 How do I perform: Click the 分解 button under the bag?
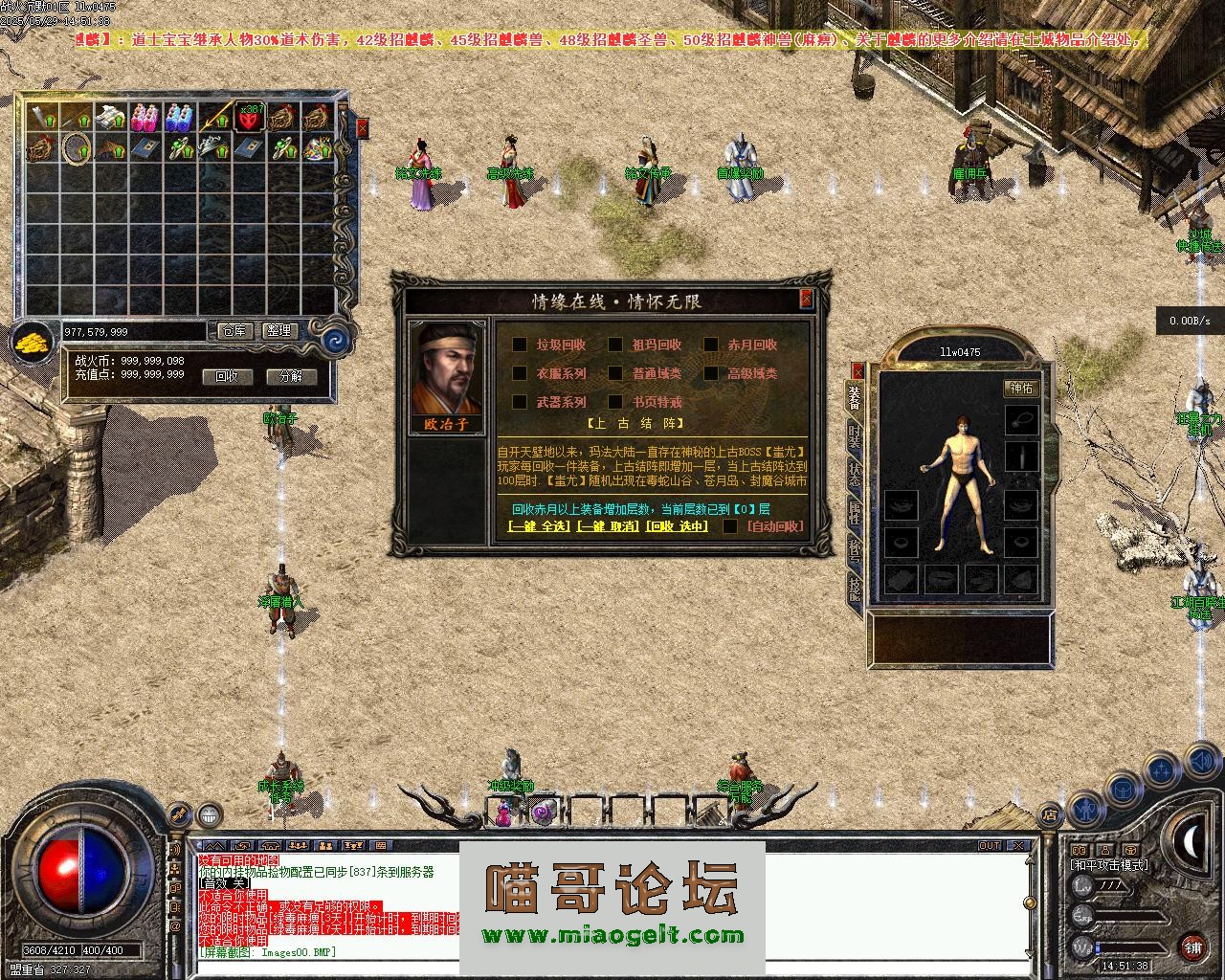pyautogui.click(x=291, y=376)
